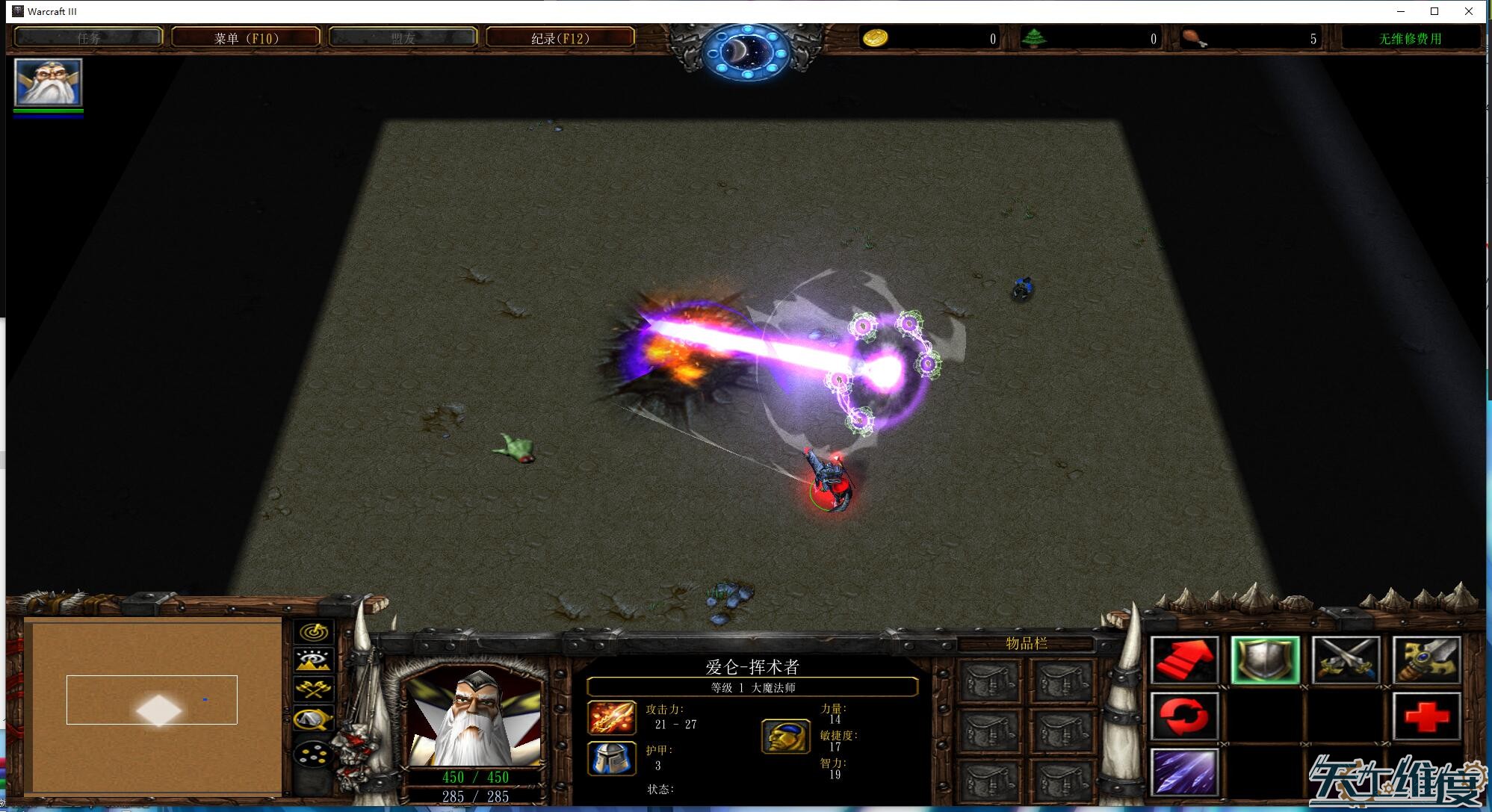Viewport: 1492px width, 812px height.
Task: Toggle the minimap creep camp display button
Action: pyautogui.click(x=315, y=719)
